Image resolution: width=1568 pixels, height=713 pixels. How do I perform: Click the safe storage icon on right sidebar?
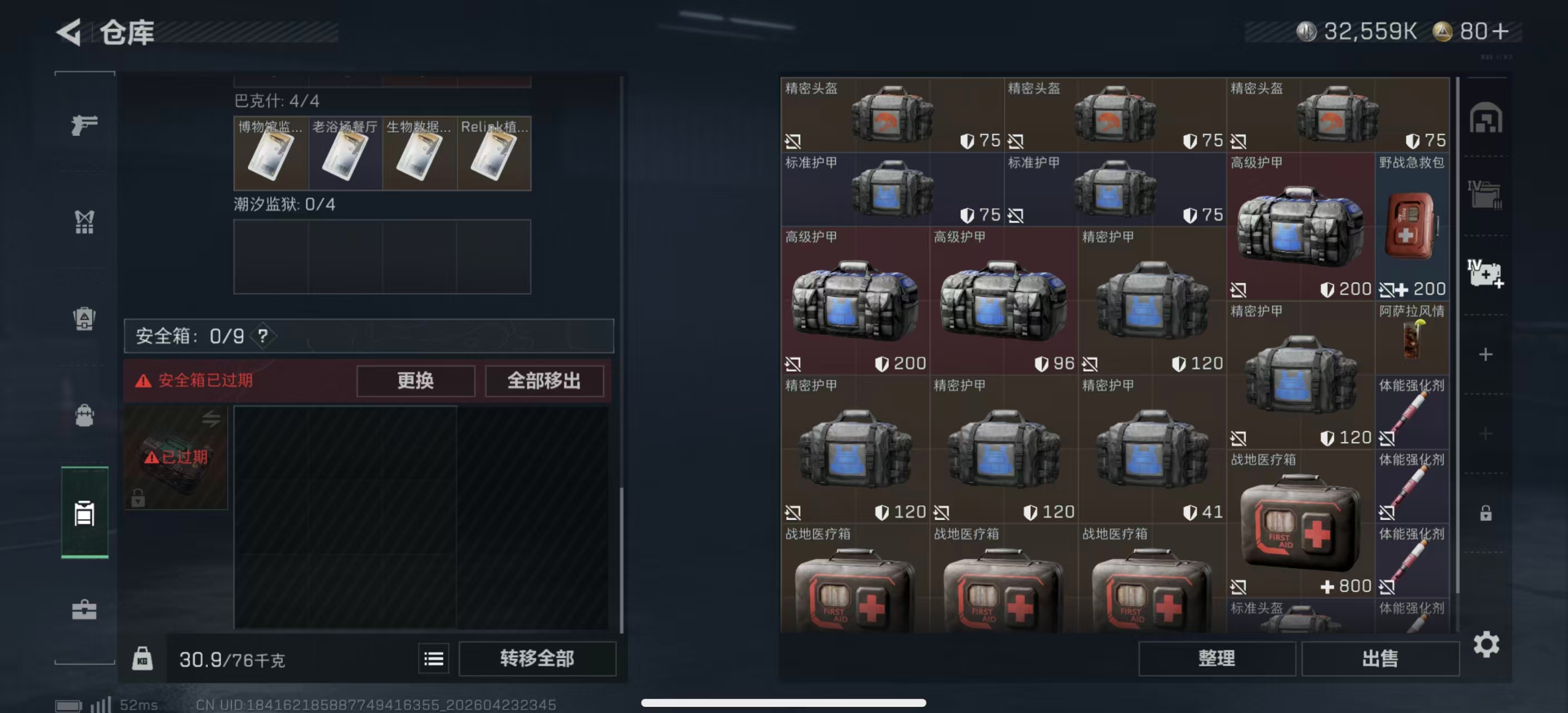coord(1486,119)
